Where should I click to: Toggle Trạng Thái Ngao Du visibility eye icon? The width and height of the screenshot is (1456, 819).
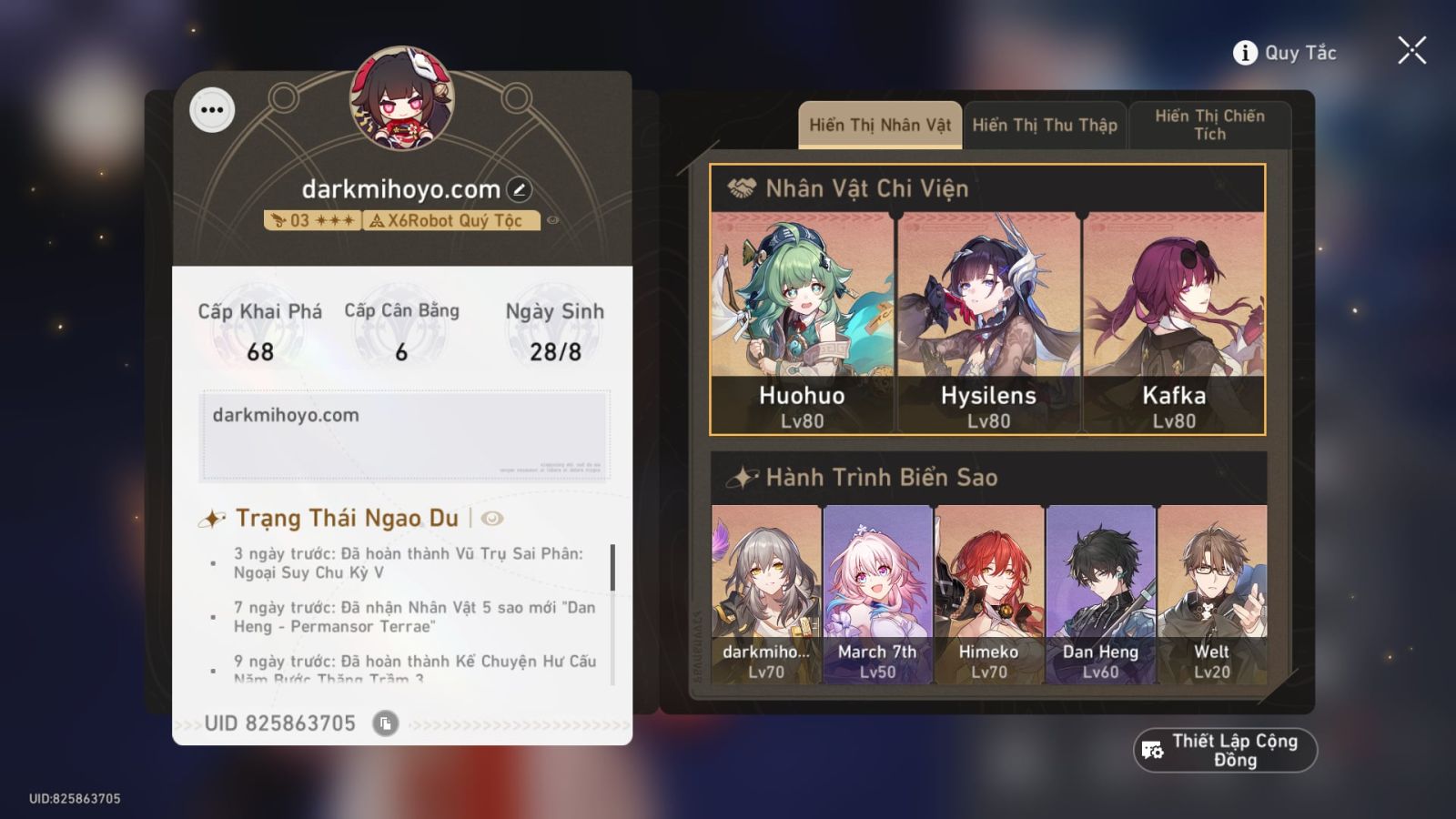[492, 518]
